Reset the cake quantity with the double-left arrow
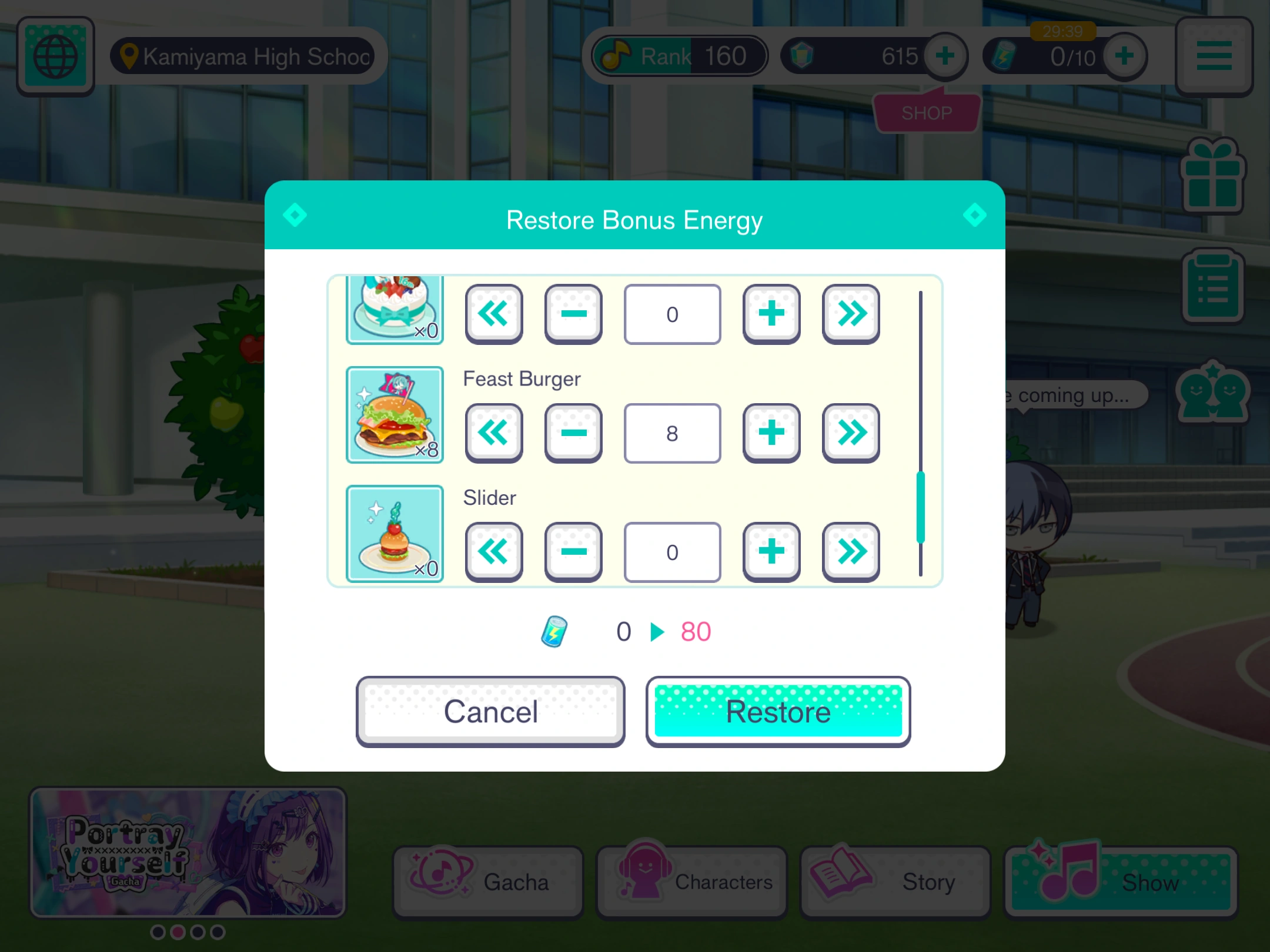The width and height of the screenshot is (1270, 952). 493,314
